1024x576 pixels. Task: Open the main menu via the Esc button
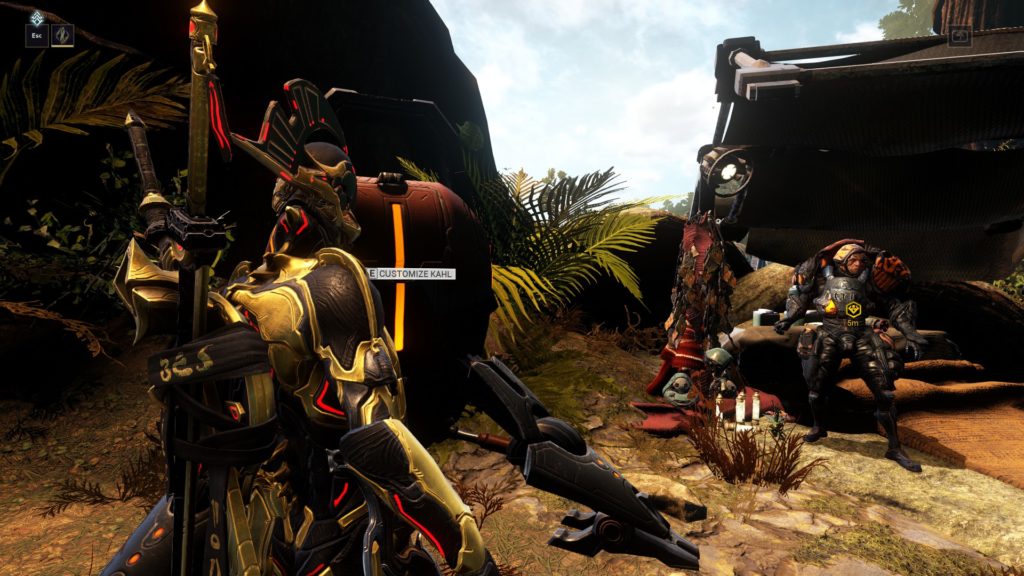36,37
